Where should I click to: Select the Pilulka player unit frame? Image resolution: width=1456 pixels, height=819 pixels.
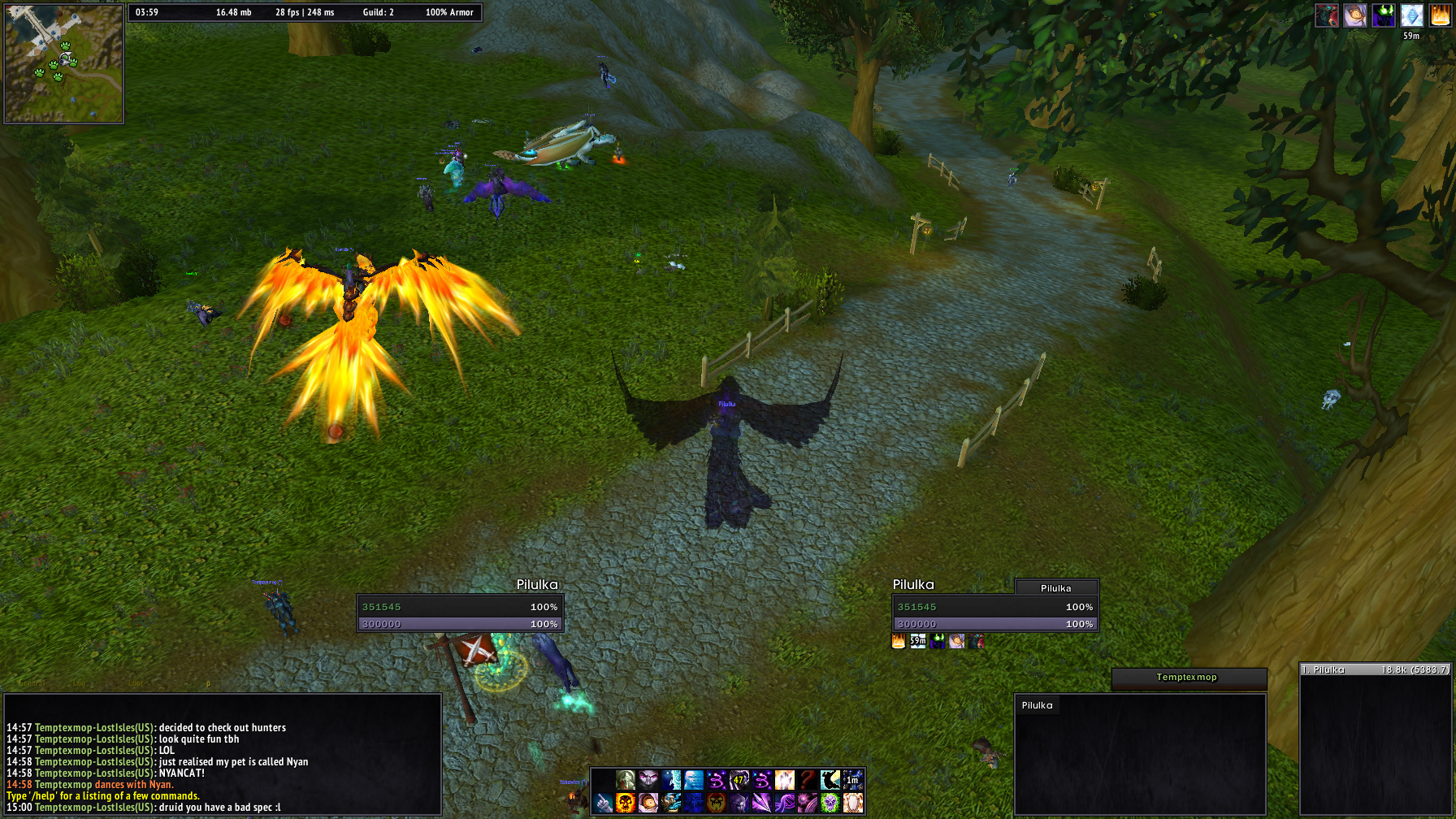(460, 615)
